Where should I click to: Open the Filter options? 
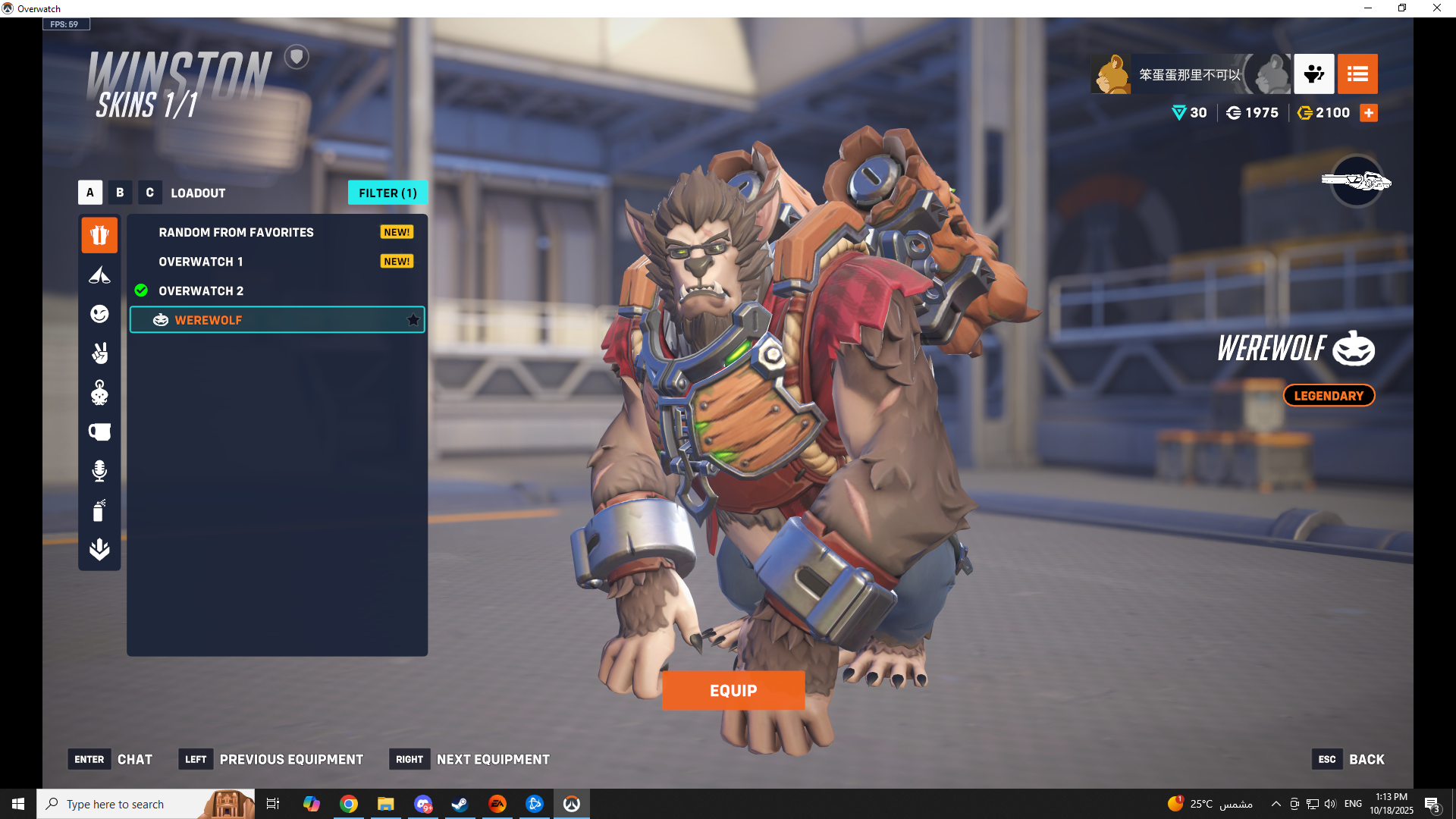[388, 193]
